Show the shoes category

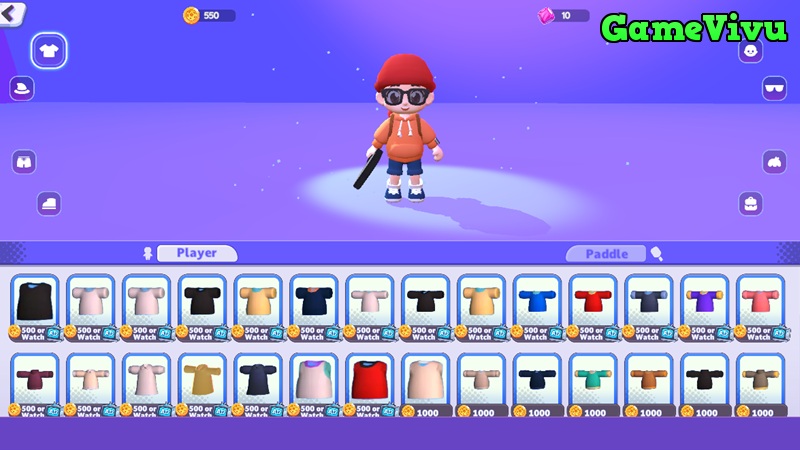49,203
